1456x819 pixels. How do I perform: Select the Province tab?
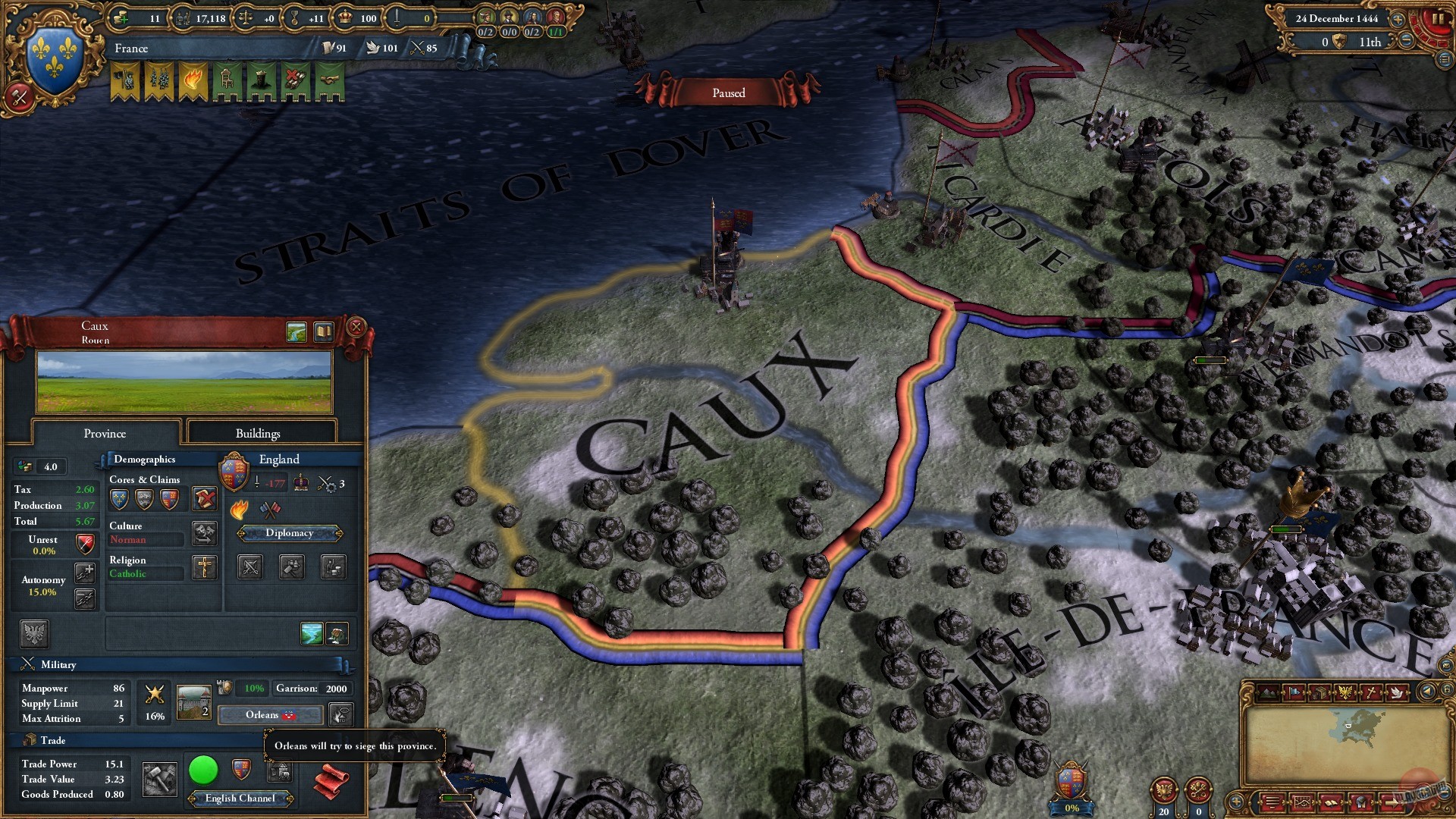pos(105,433)
